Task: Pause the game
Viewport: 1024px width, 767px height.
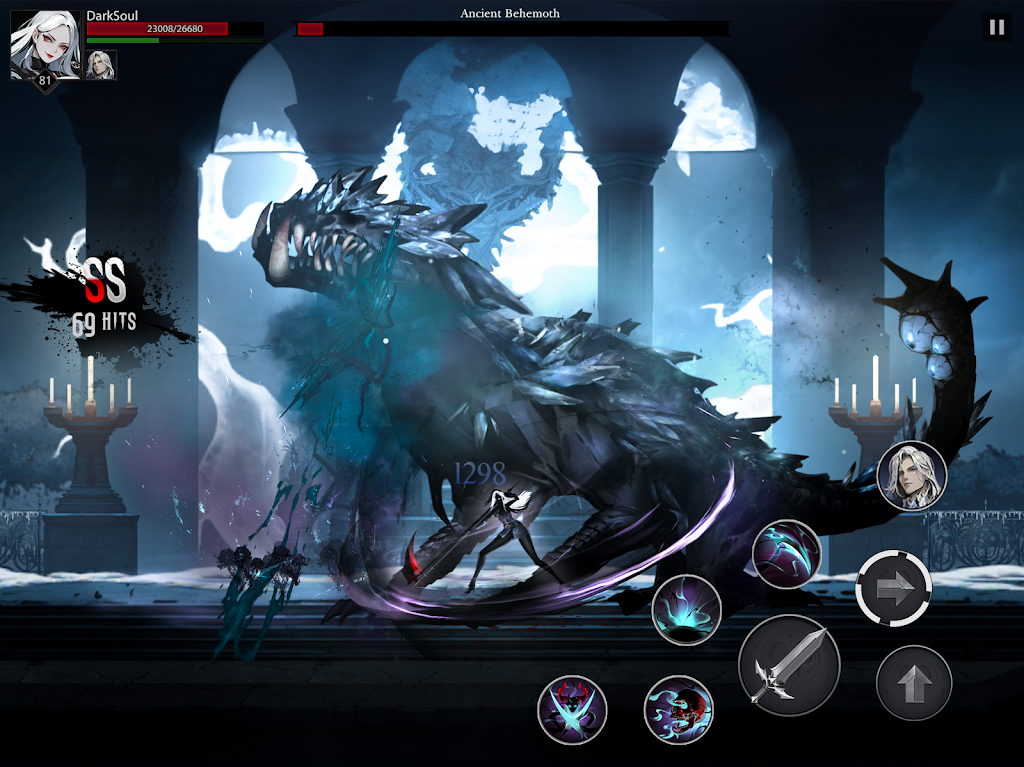Action: tap(996, 27)
